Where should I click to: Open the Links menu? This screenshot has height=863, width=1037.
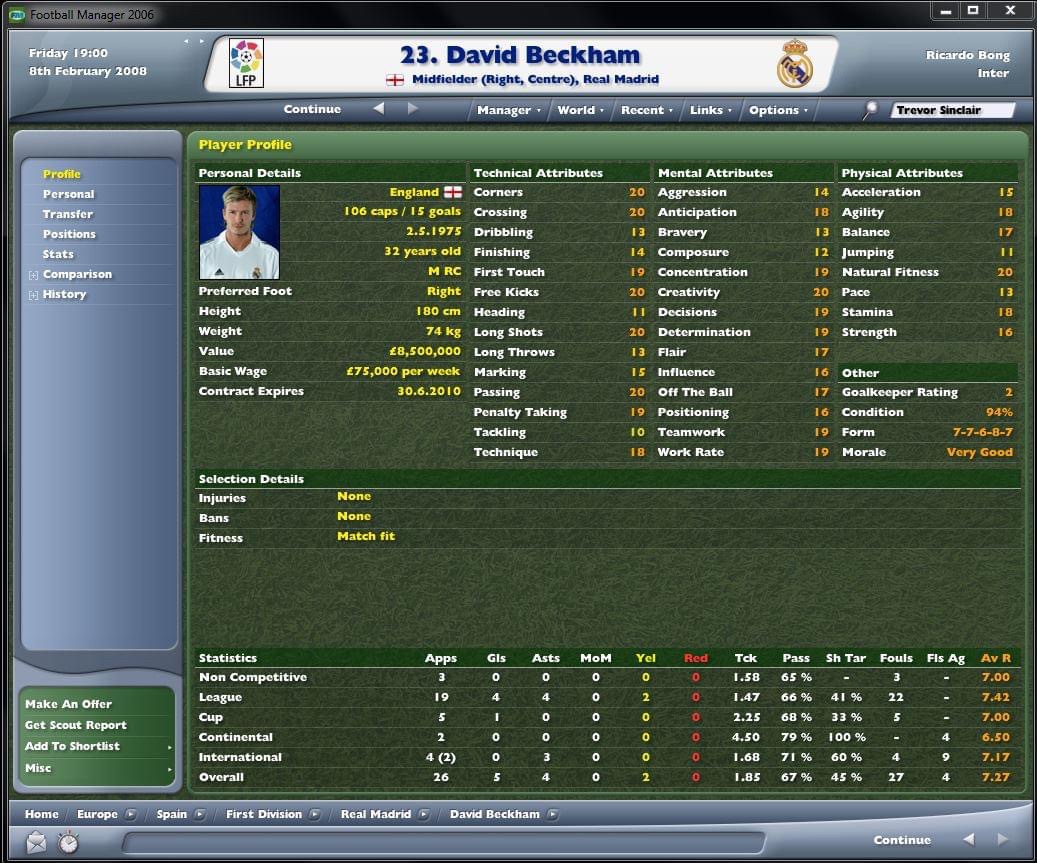click(x=710, y=110)
